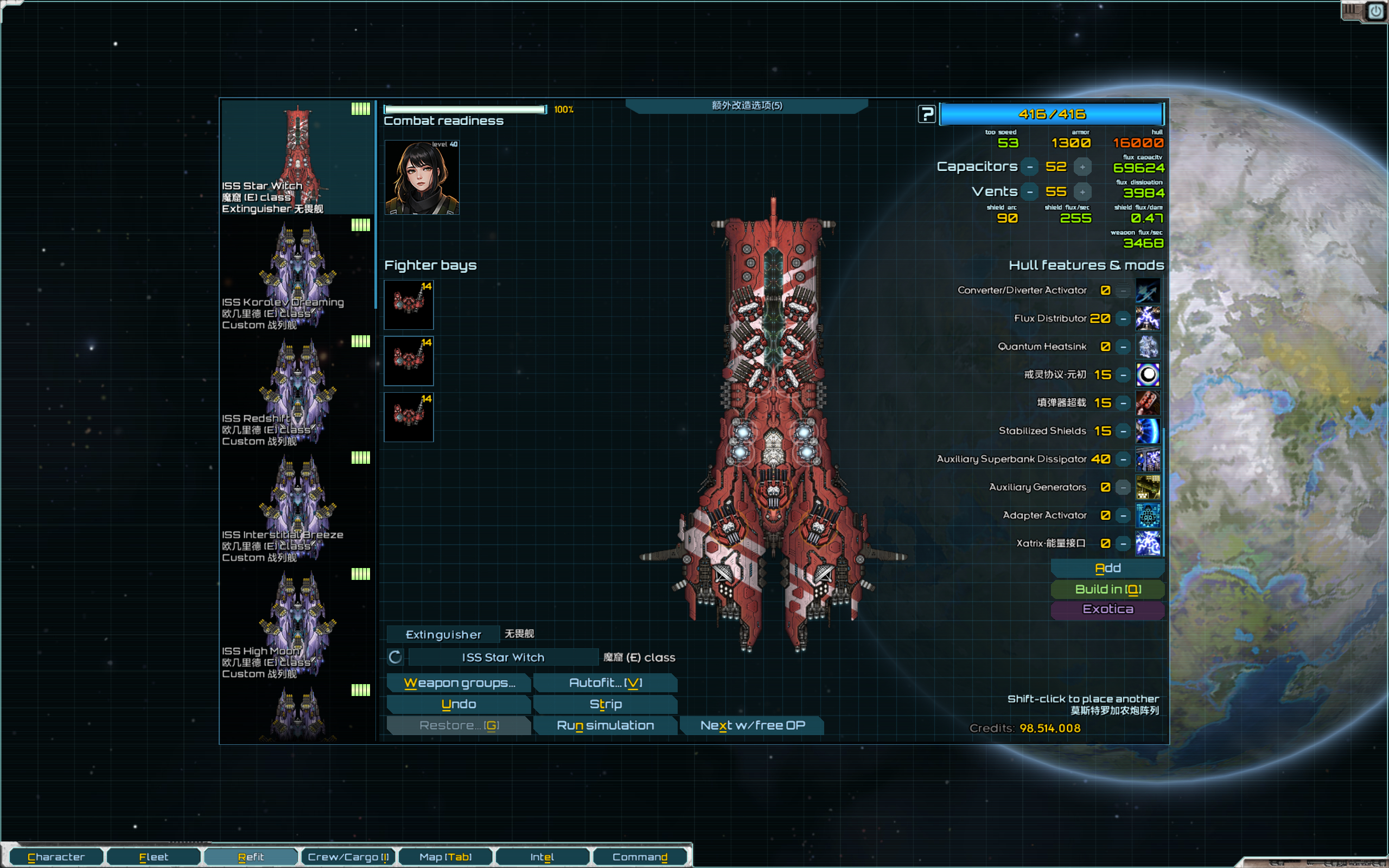This screenshot has height=868, width=1389.
Task: Run simulation for this loadout
Action: [605, 725]
